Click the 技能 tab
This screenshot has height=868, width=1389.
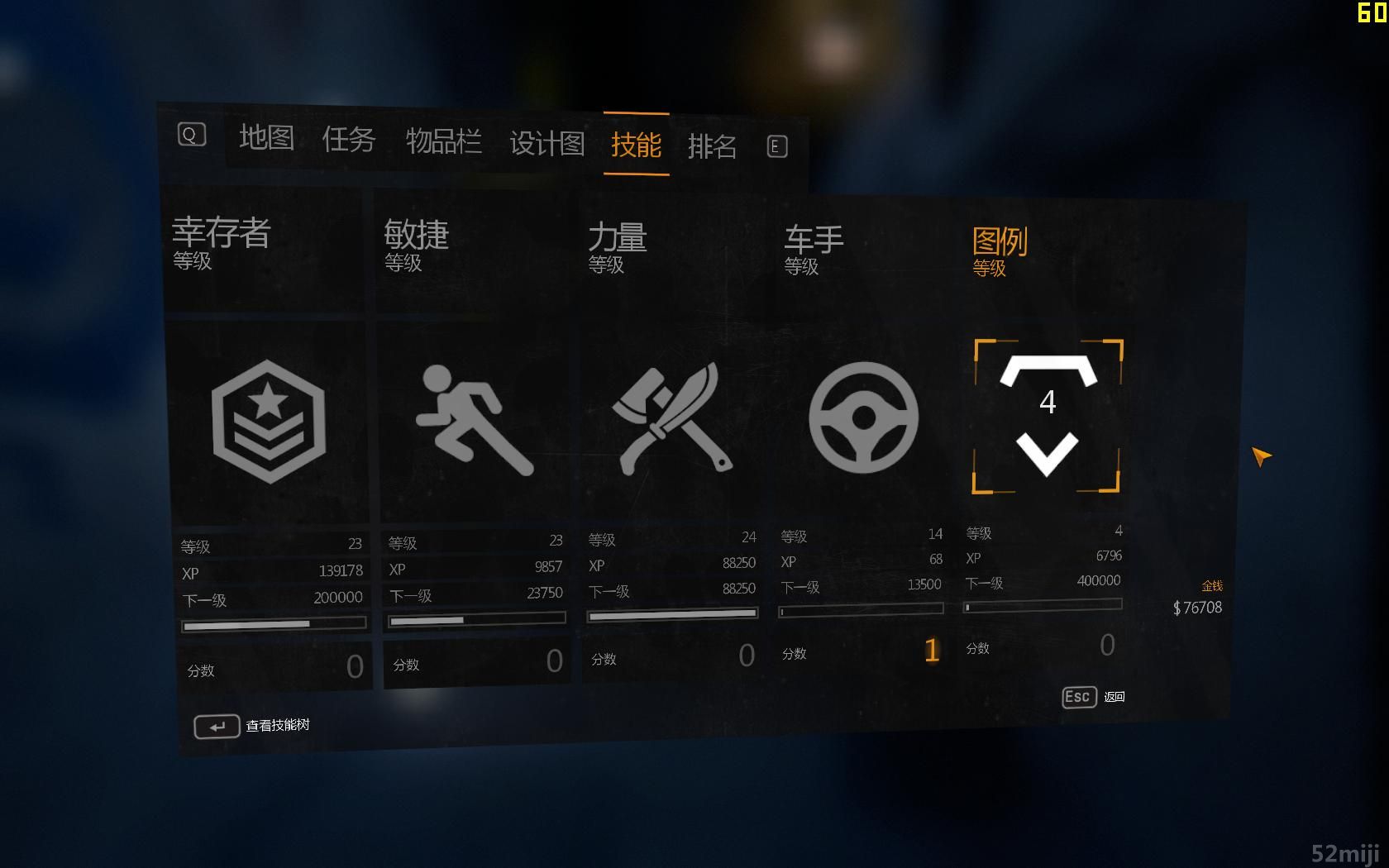(636, 145)
